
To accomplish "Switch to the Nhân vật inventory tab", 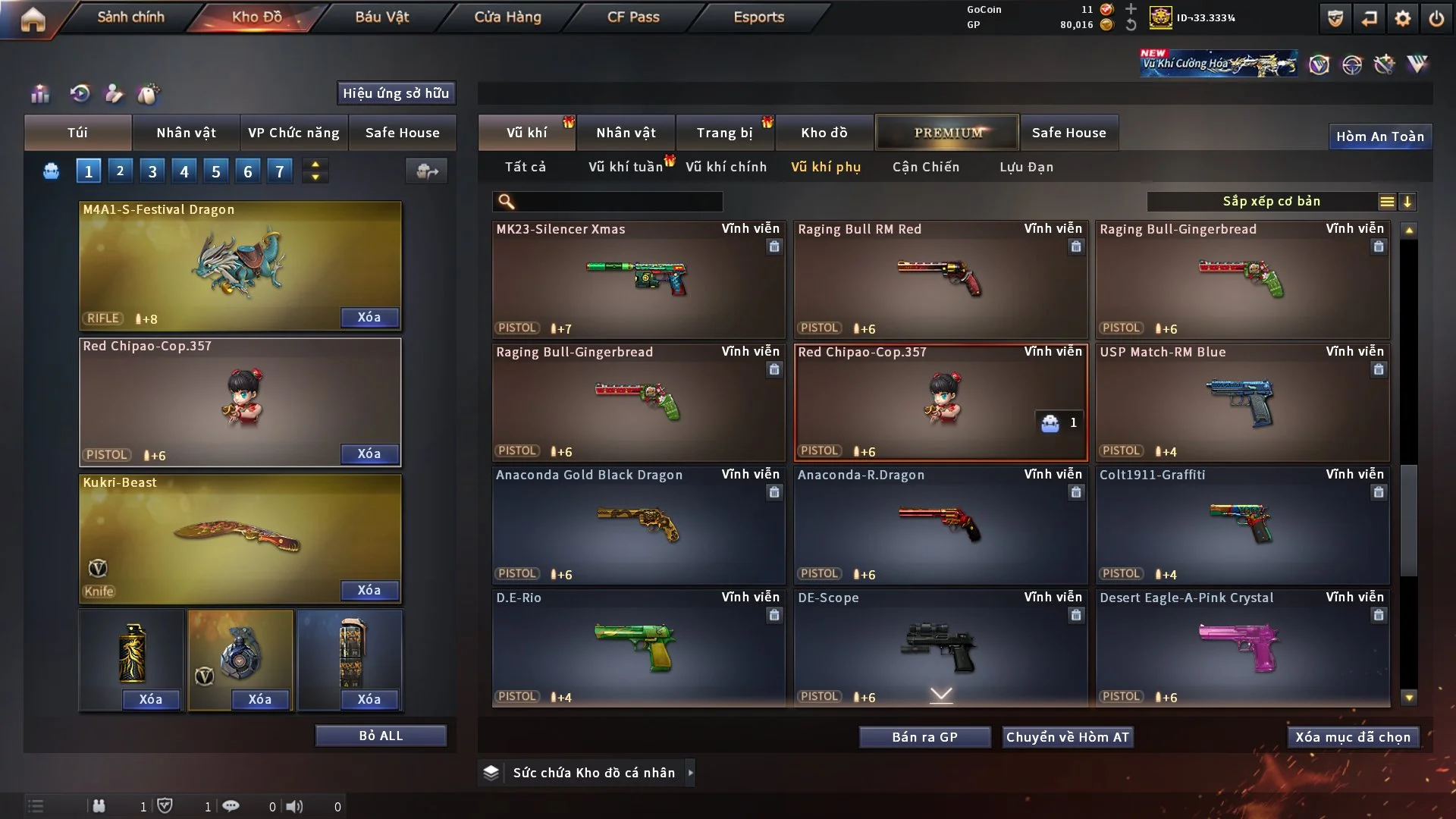I will pyautogui.click(x=626, y=133).
